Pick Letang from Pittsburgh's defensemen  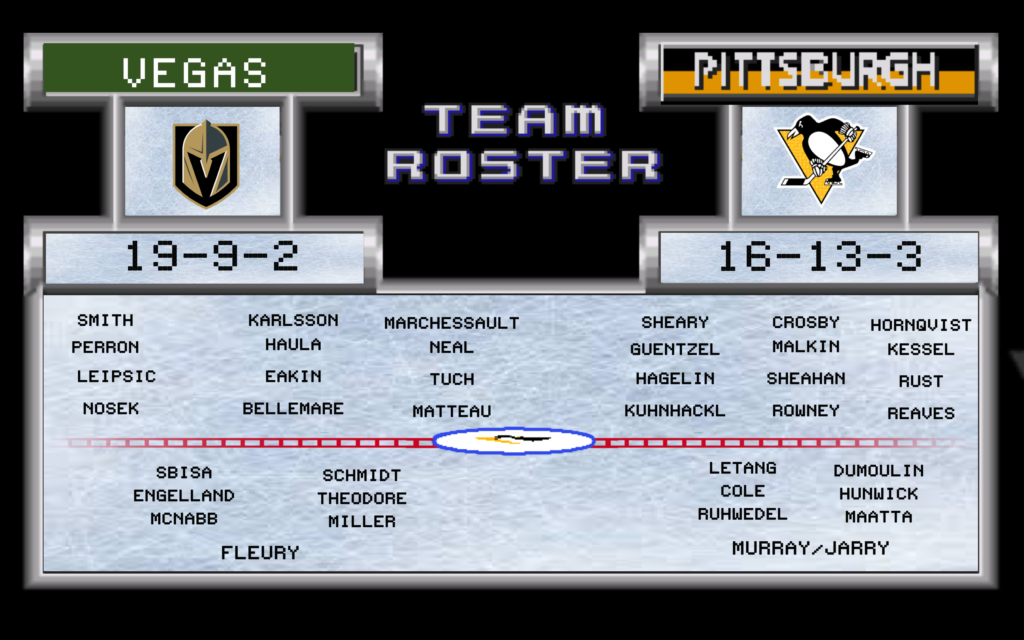(742, 468)
